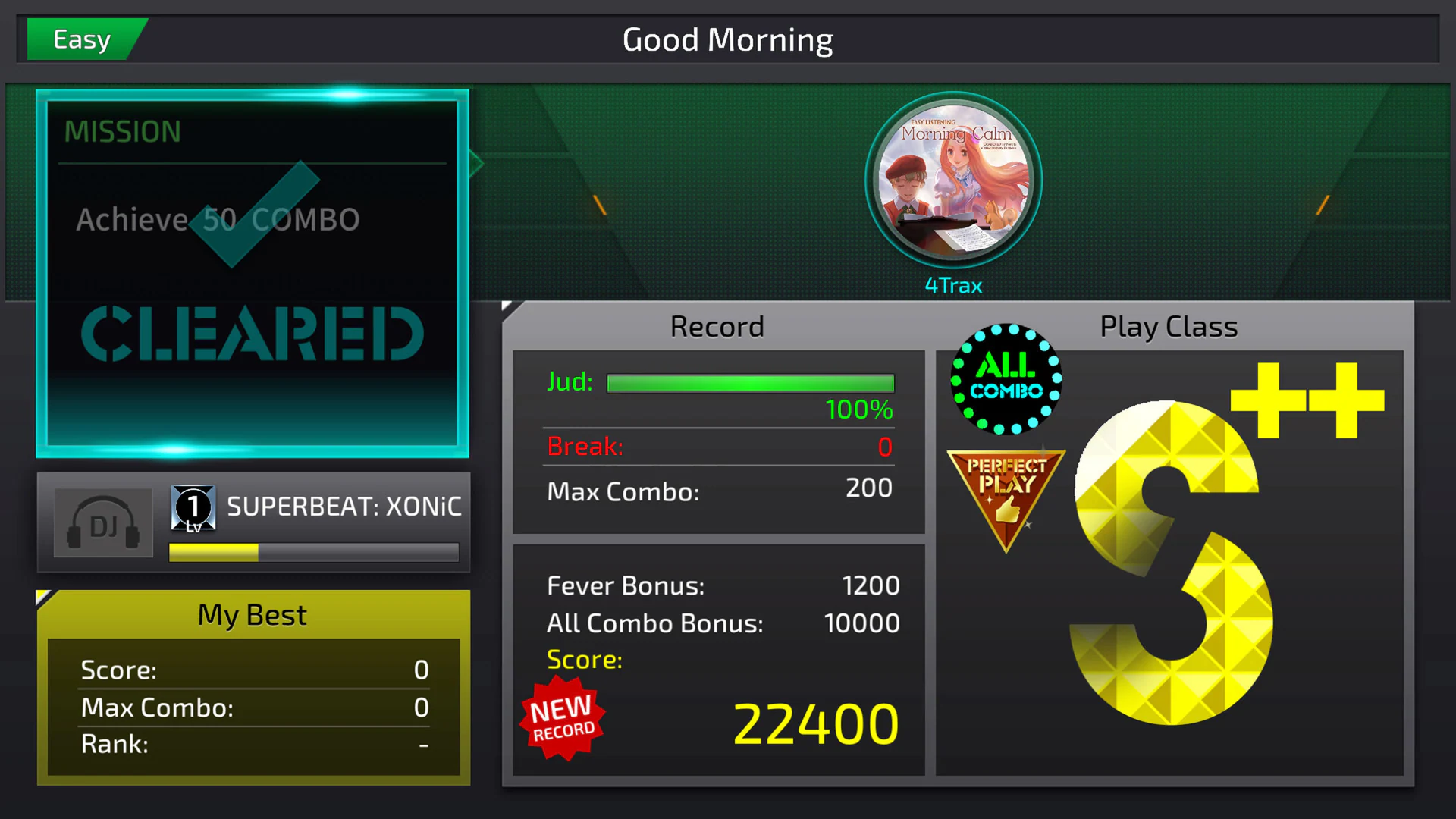This screenshot has height=819, width=1456.
Task: Select the Level 1 DJ badge
Action: (x=193, y=507)
